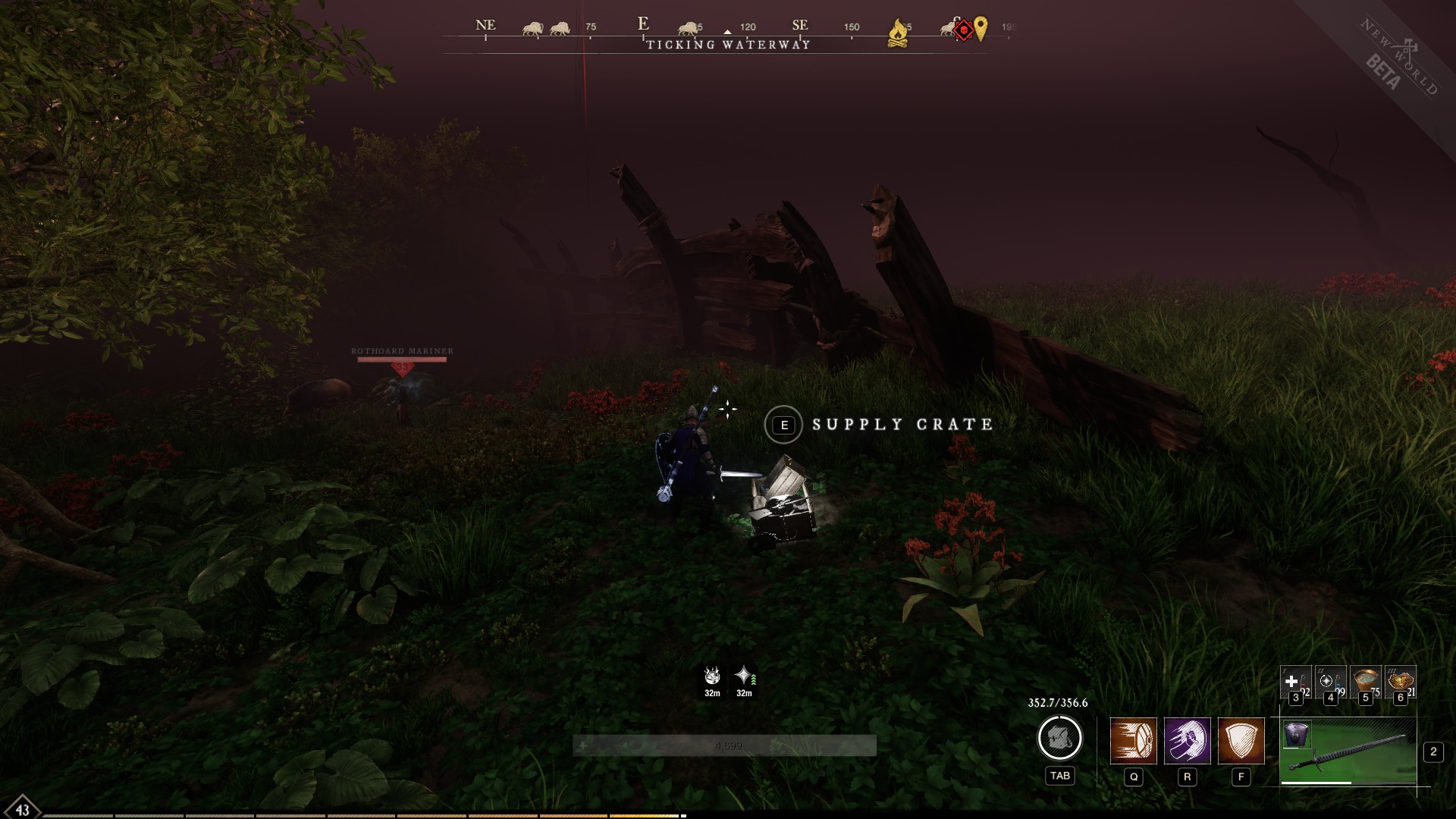Select the campfire icon on the compass
Image resolution: width=1456 pixels, height=819 pixels.
point(898,30)
